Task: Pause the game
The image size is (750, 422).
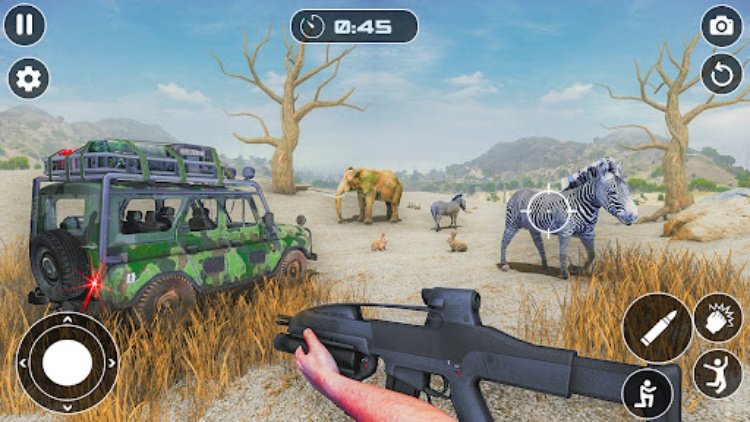Action: click(25, 25)
